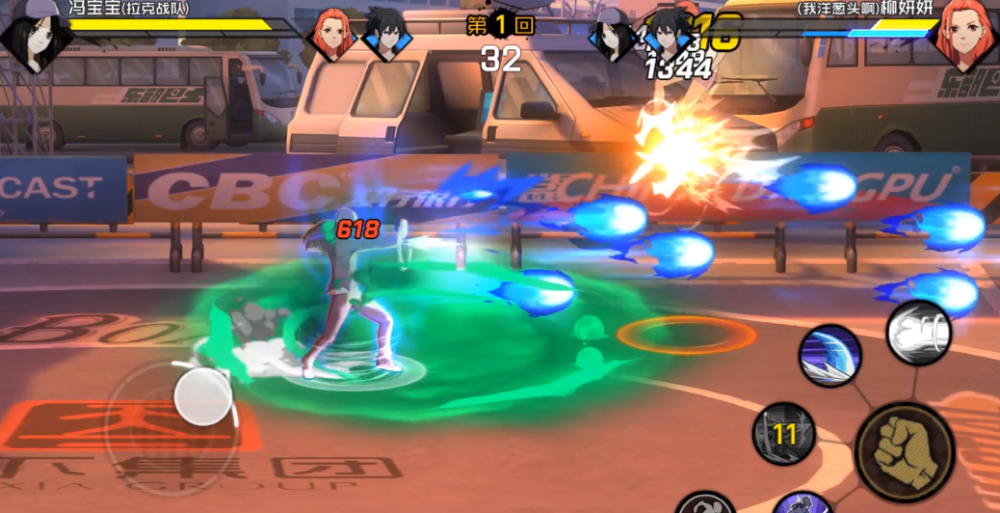Tap the golden fist basic attack button
The image size is (1000, 513).
pyautogui.click(x=905, y=452)
